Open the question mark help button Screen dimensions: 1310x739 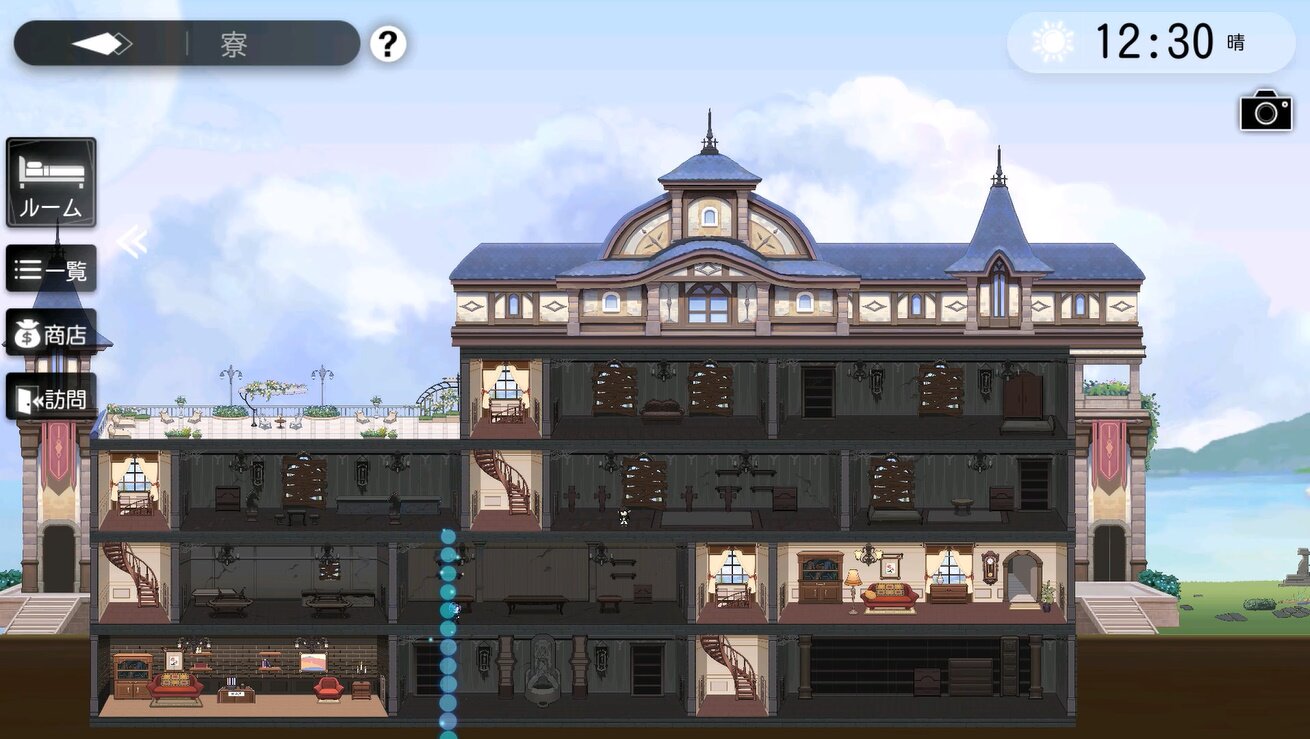(388, 44)
